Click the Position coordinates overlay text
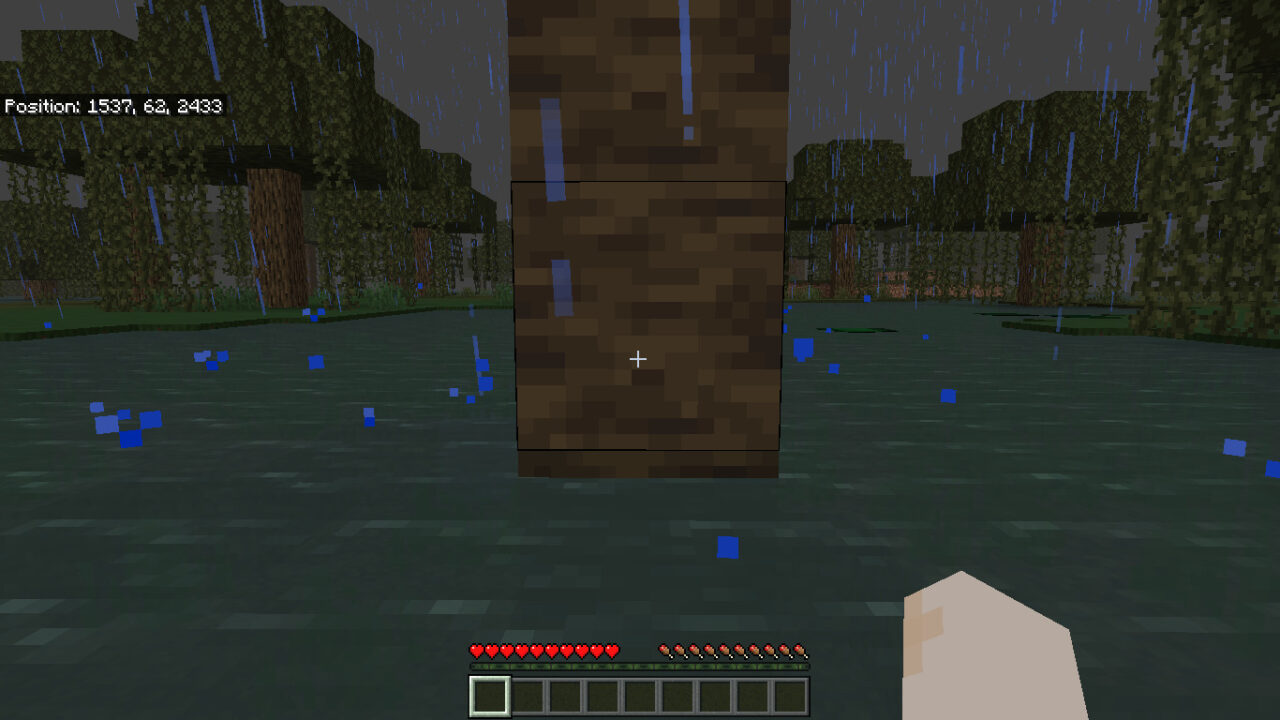1280x720 pixels. click(115, 106)
